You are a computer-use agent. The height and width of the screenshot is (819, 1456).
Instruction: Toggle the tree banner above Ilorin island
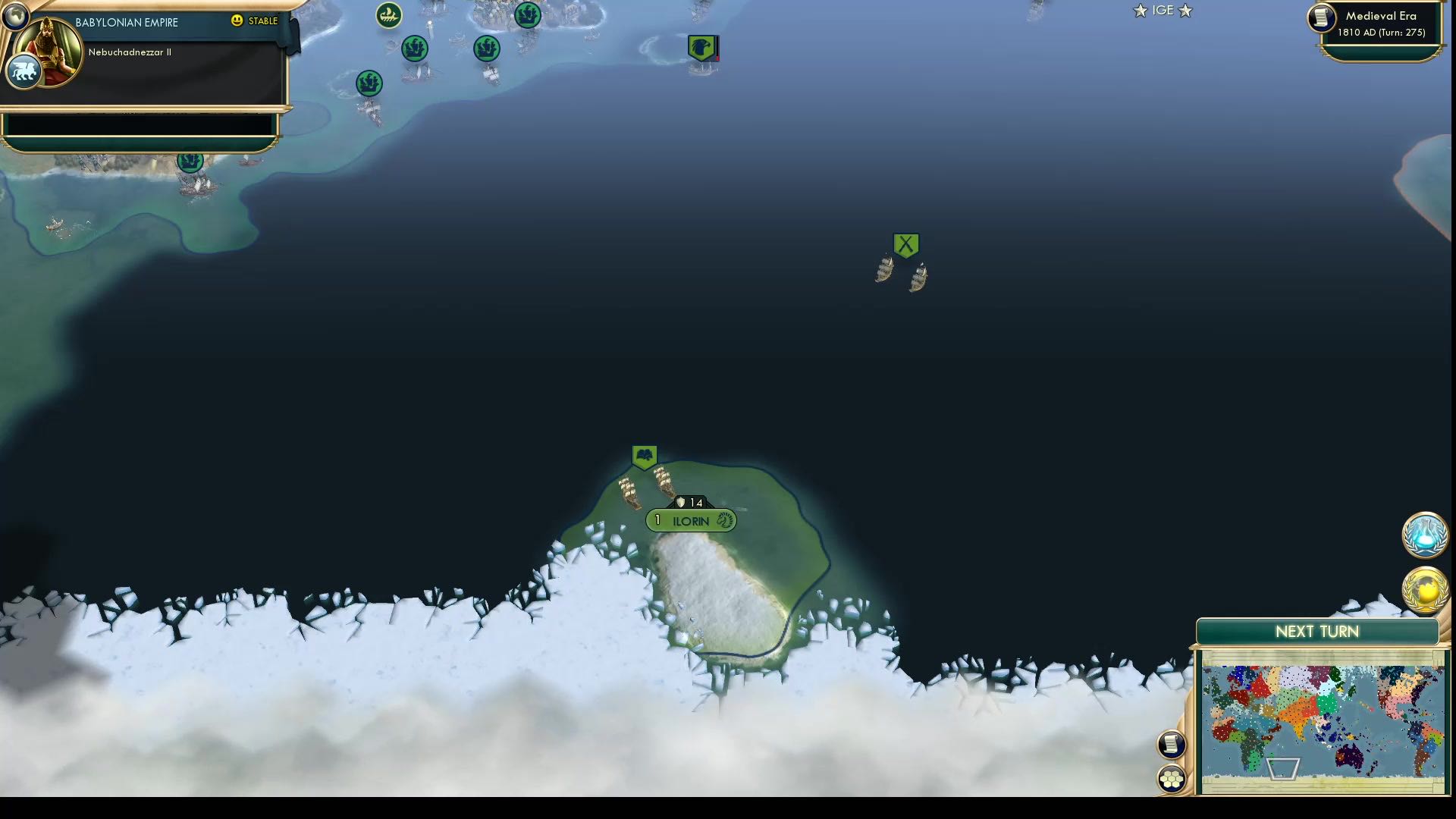[x=644, y=455]
